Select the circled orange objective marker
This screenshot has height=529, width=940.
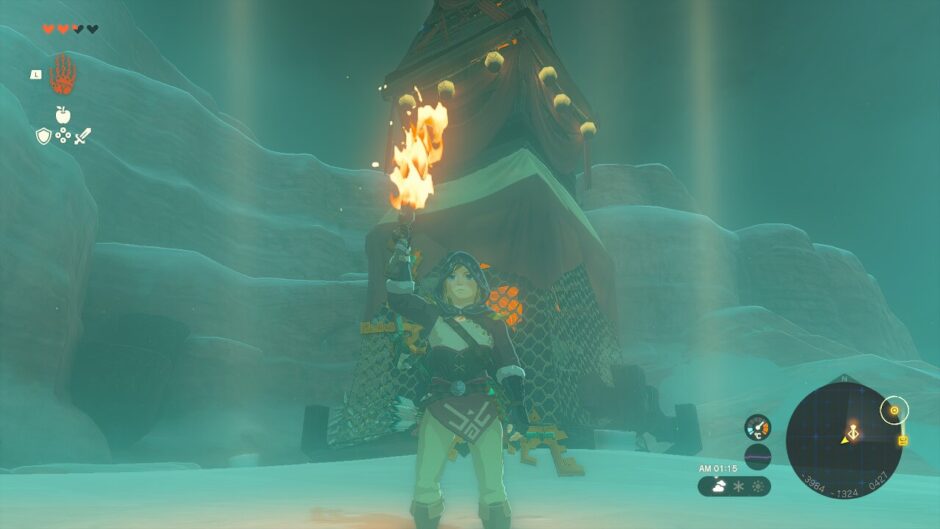[894, 410]
